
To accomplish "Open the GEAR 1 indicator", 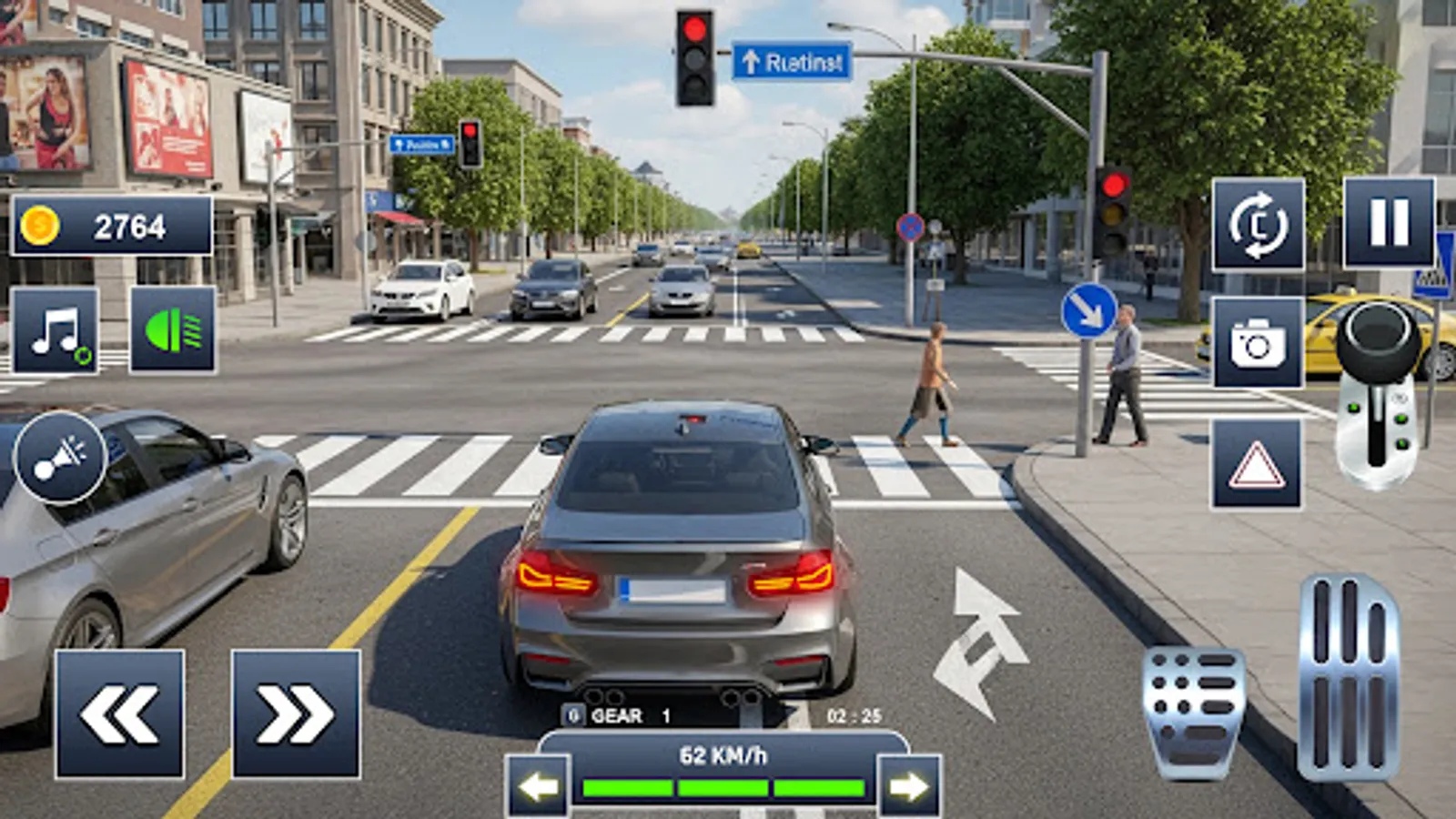I will [619, 715].
